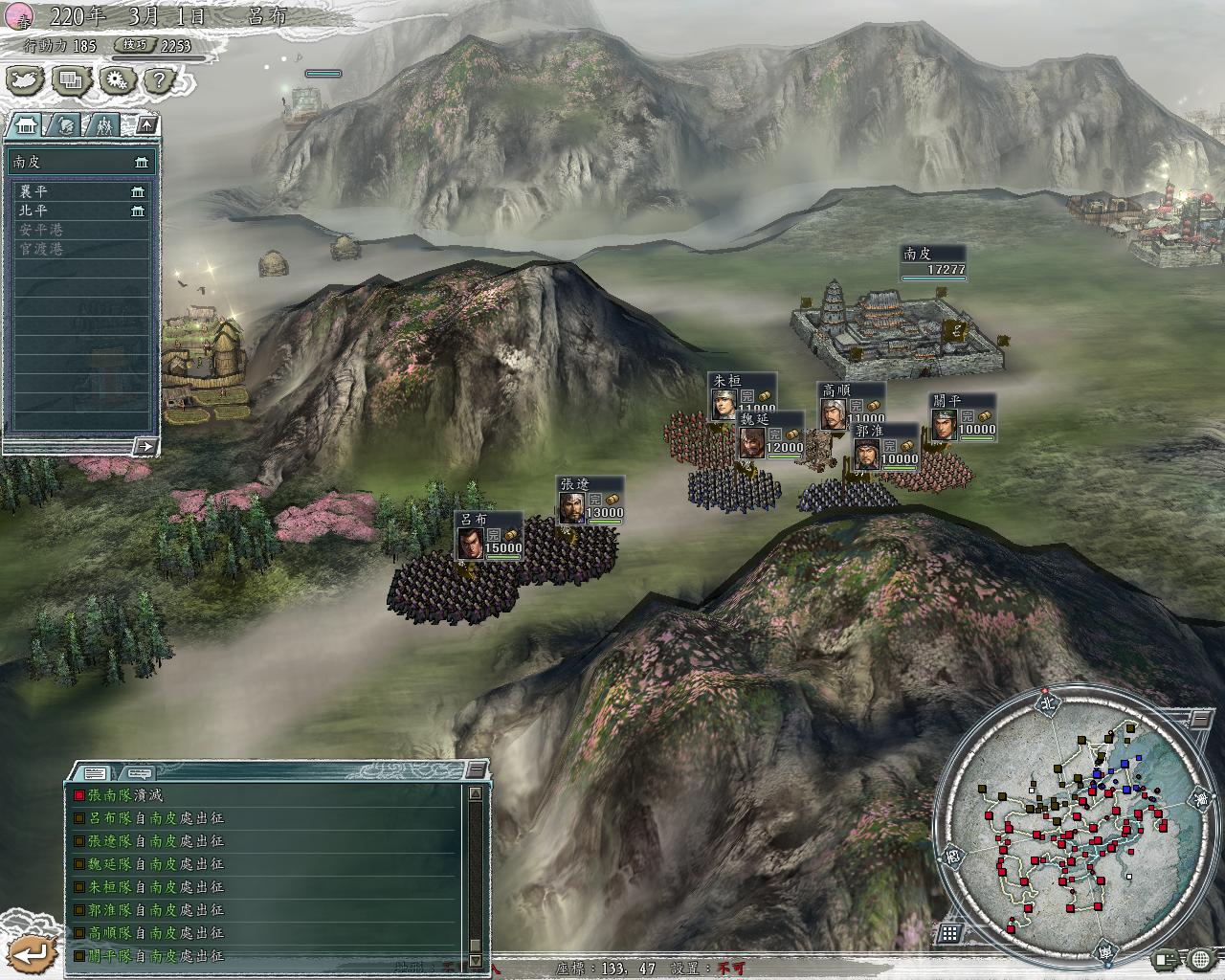The height and width of the screenshot is (980, 1225).
Task: Toggle the grid button beside the minimap
Action: coord(950,932)
